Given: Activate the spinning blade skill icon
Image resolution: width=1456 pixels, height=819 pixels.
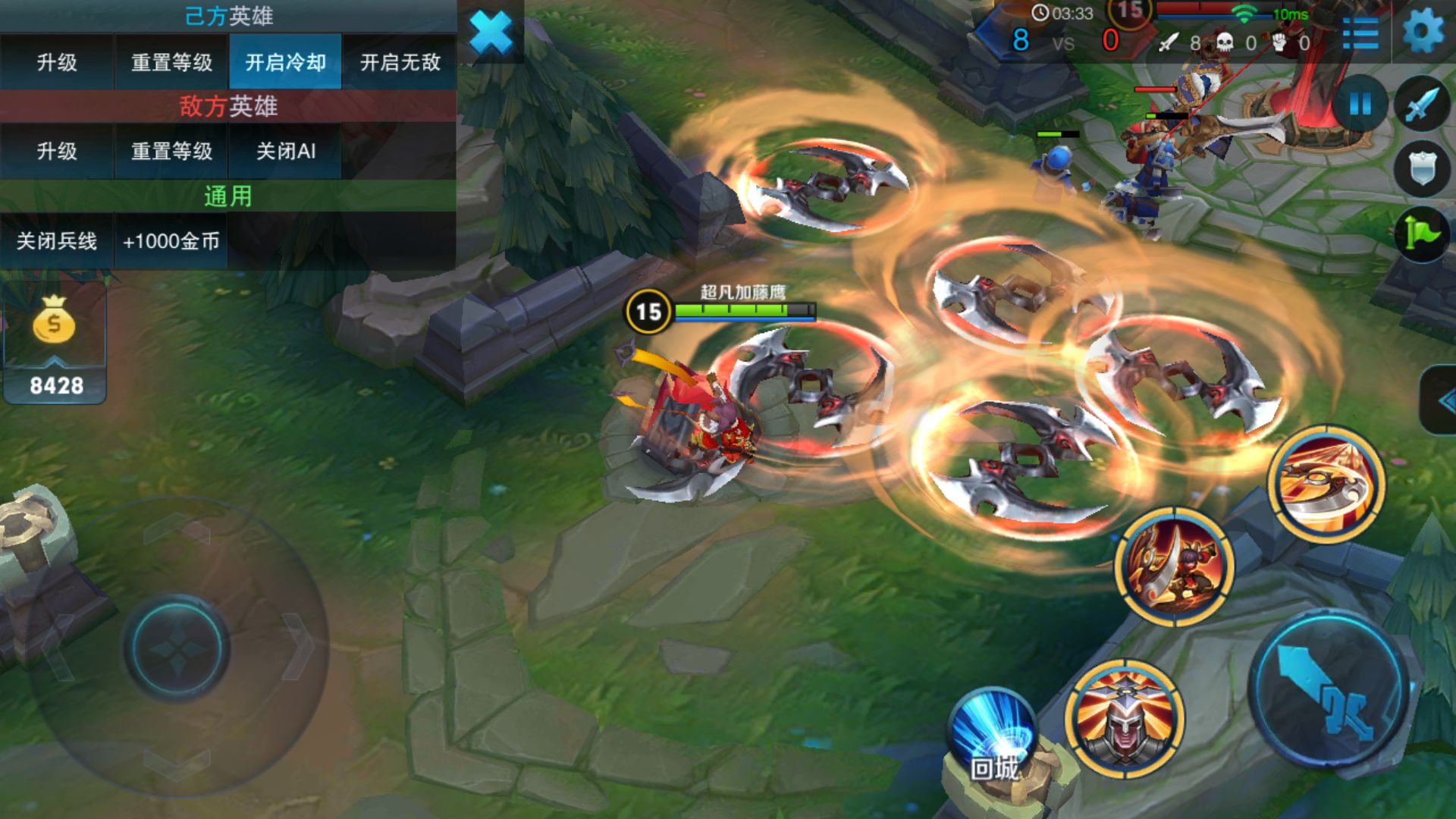Looking at the screenshot, I should click(1326, 484).
